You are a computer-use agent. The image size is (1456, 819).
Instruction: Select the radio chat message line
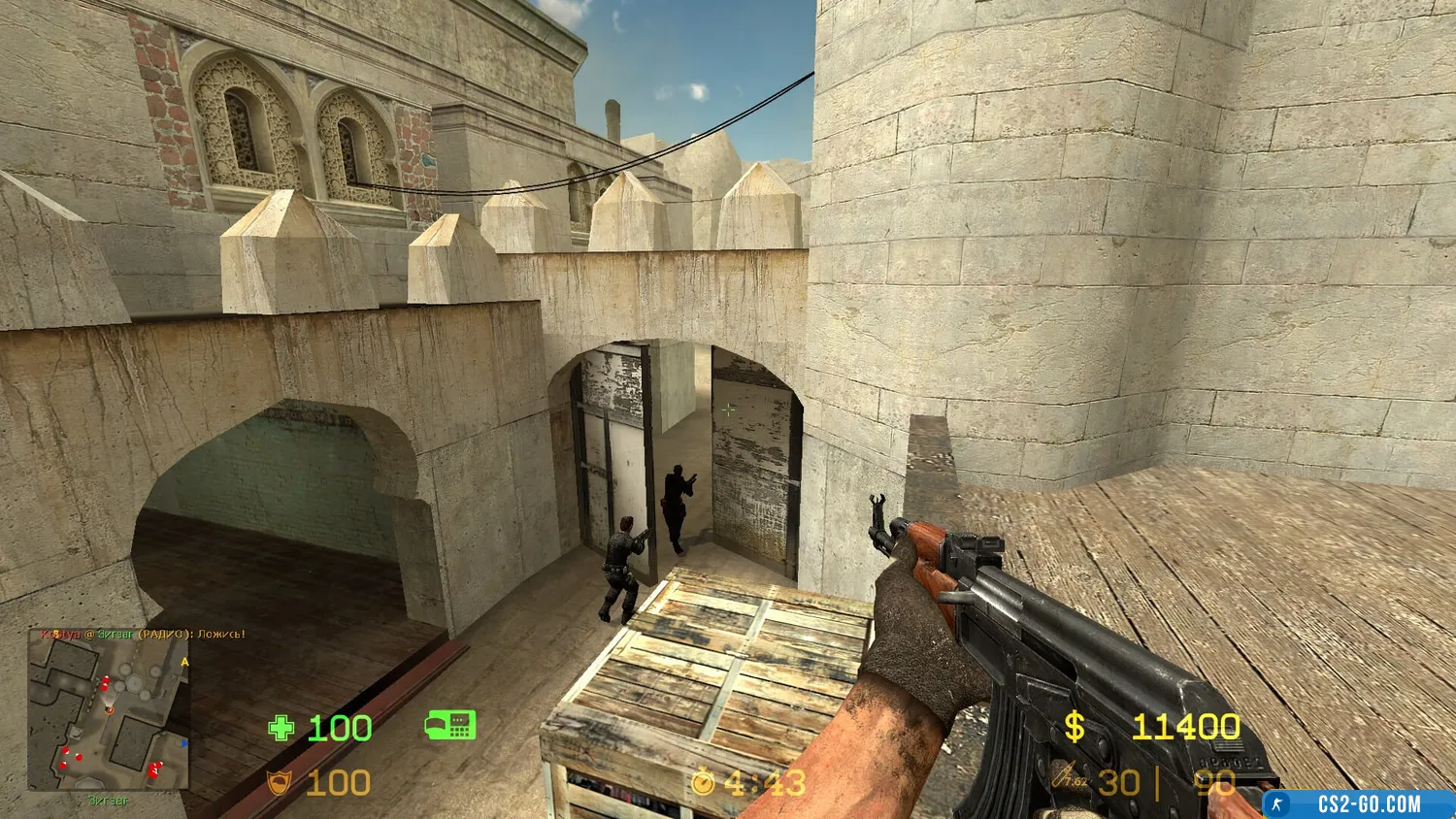click(143, 635)
